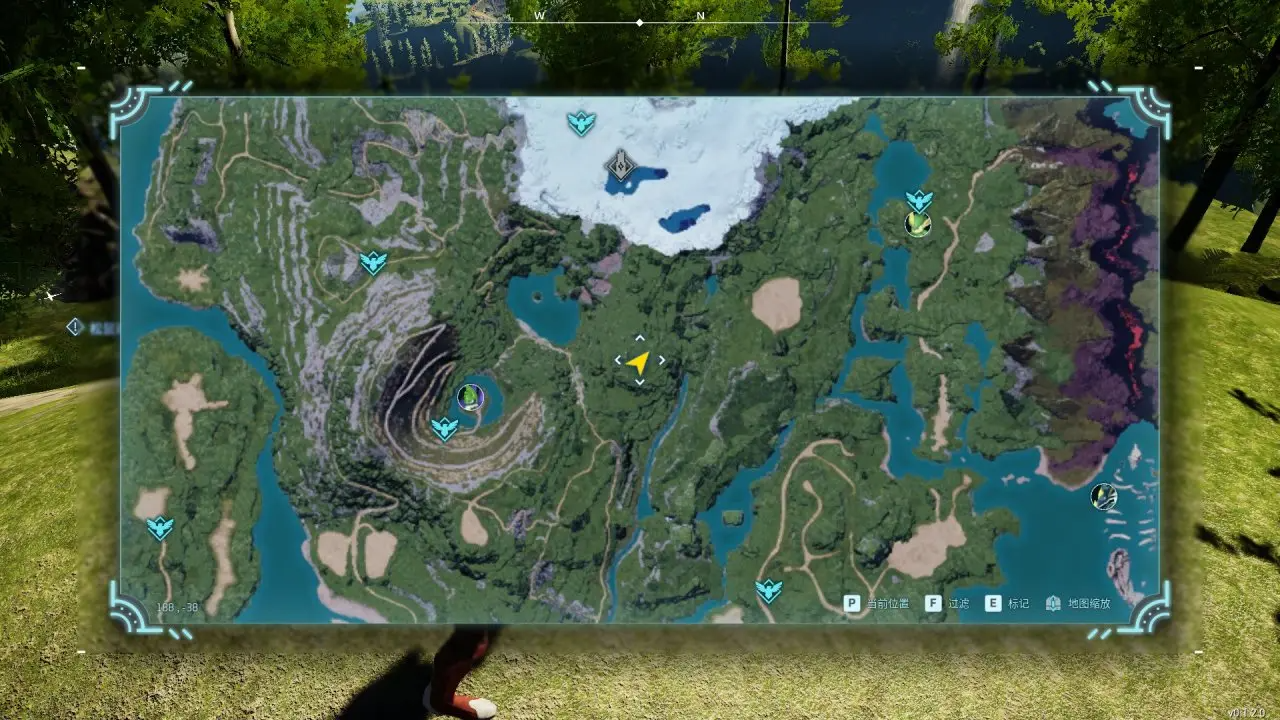Screen dimensions: 1280x720
Task: Click the yellow player arrow marker on the map
Action: pyautogui.click(x=639, y=362)
